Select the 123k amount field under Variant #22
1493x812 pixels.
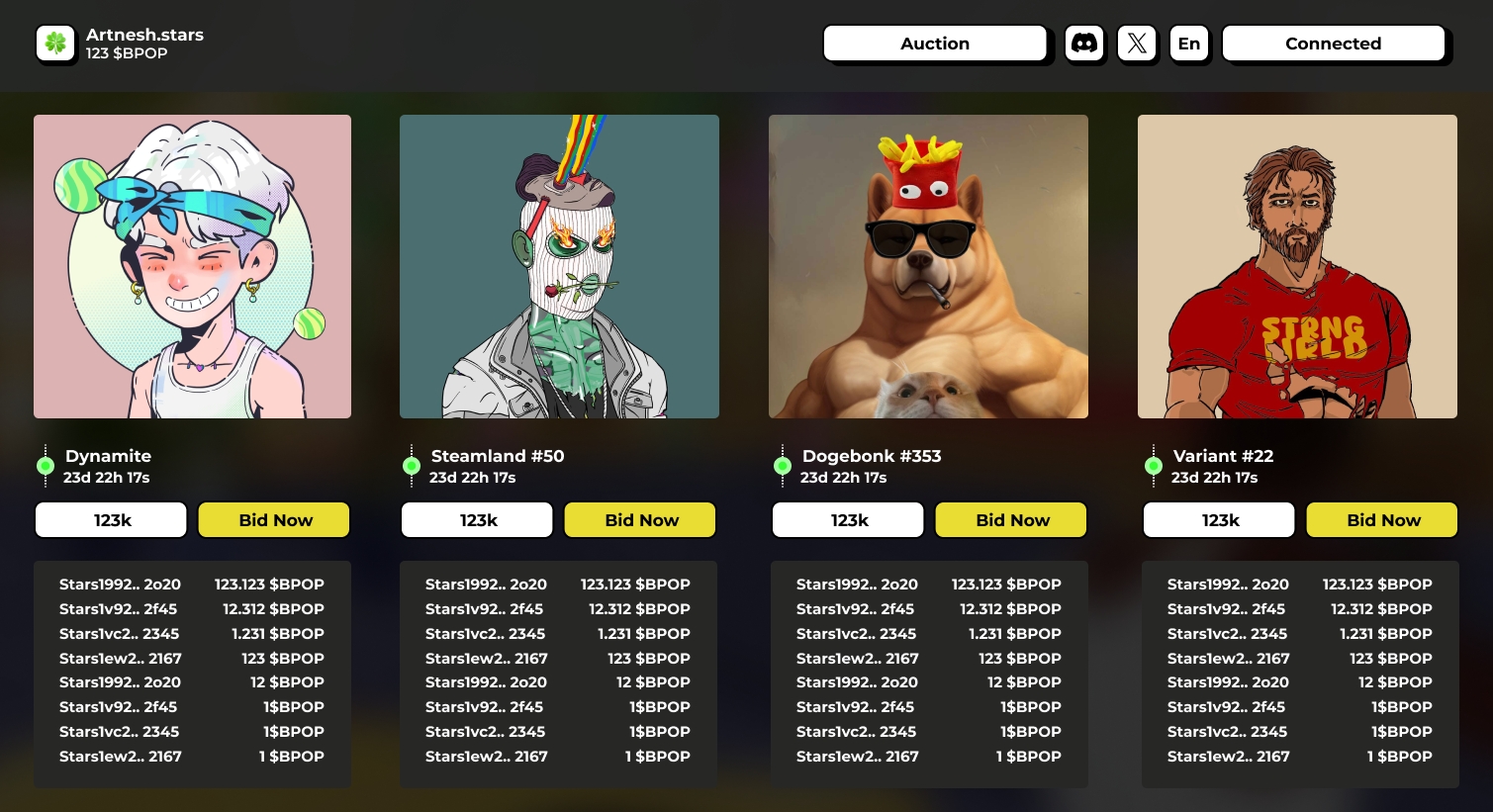[1219, 520]
